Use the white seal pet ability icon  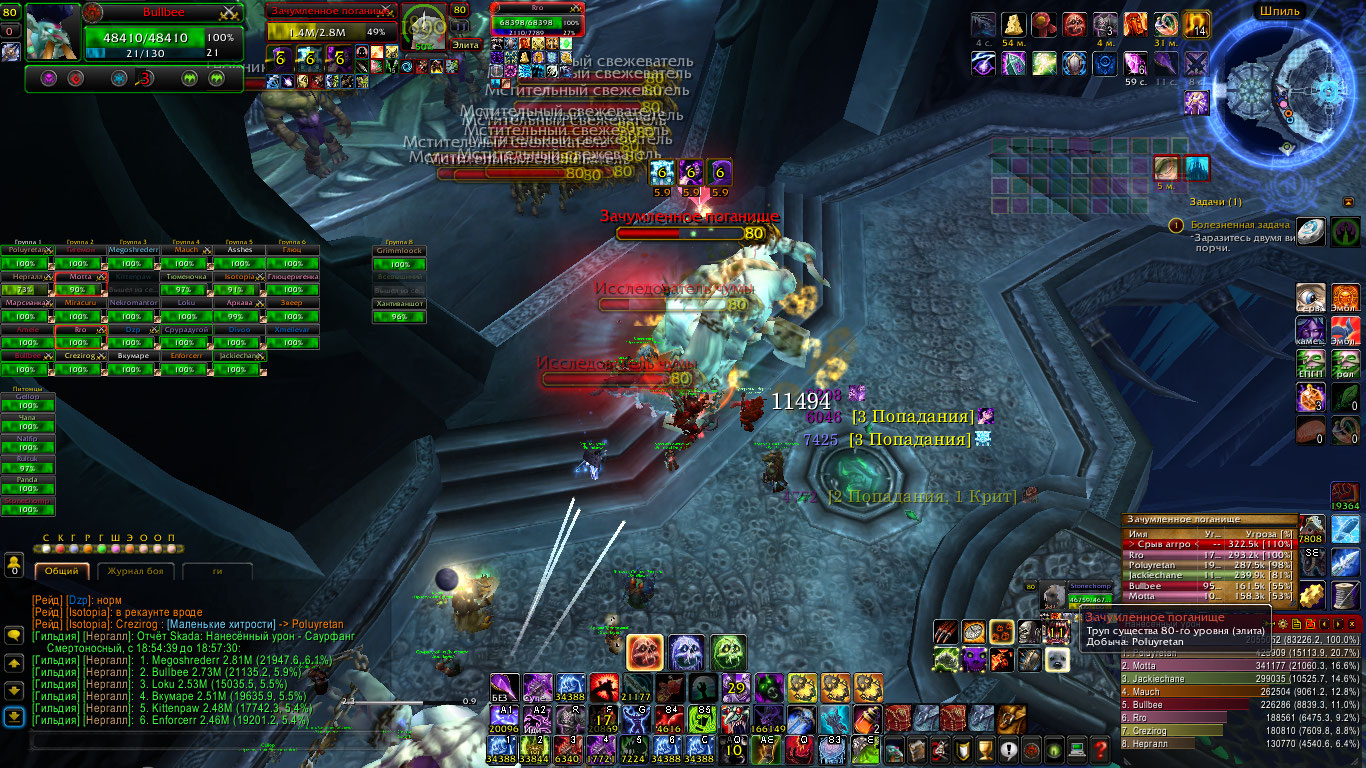(1056, 659)
